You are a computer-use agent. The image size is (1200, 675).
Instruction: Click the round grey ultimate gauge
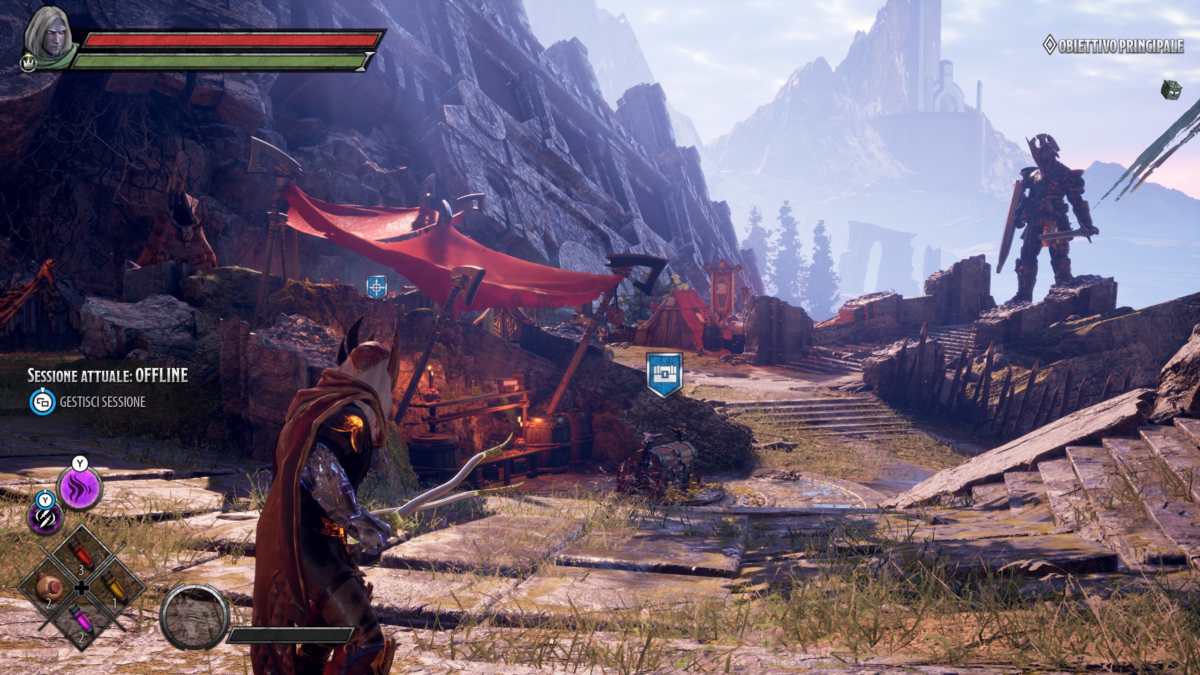point(194,617)
